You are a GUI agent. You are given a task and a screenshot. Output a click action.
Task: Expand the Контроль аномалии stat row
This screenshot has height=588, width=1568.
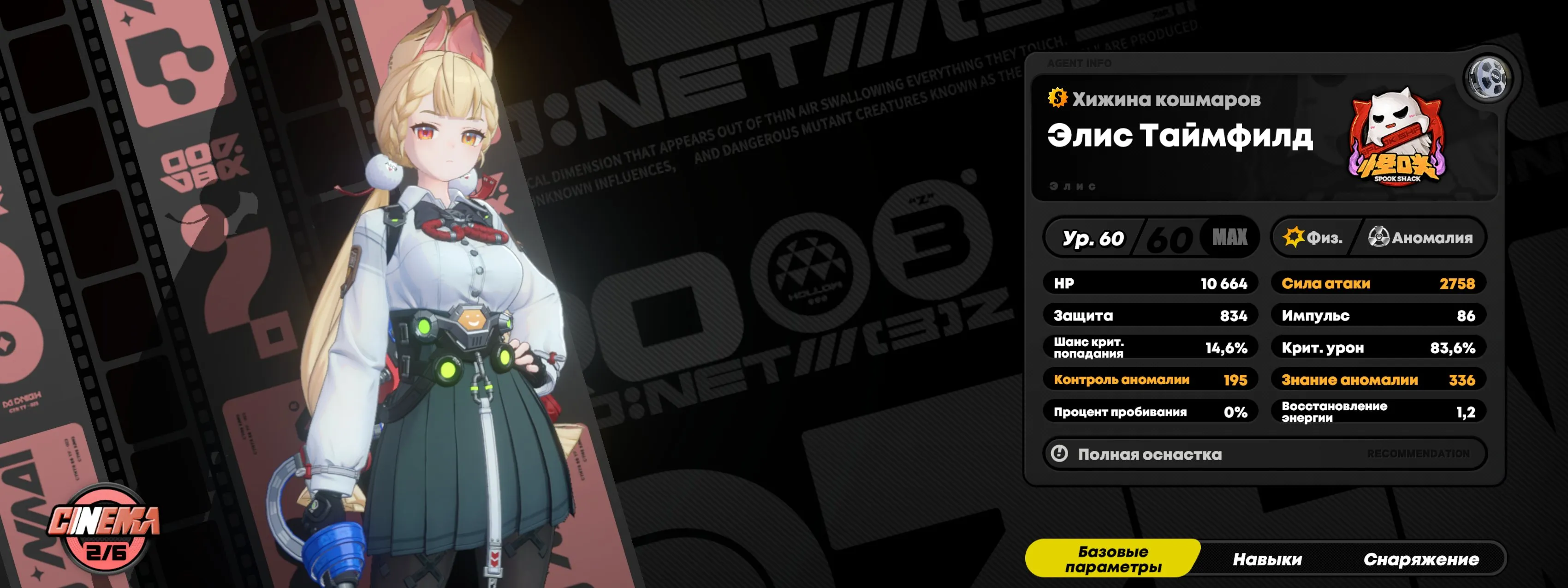(x=1151, y=379)
